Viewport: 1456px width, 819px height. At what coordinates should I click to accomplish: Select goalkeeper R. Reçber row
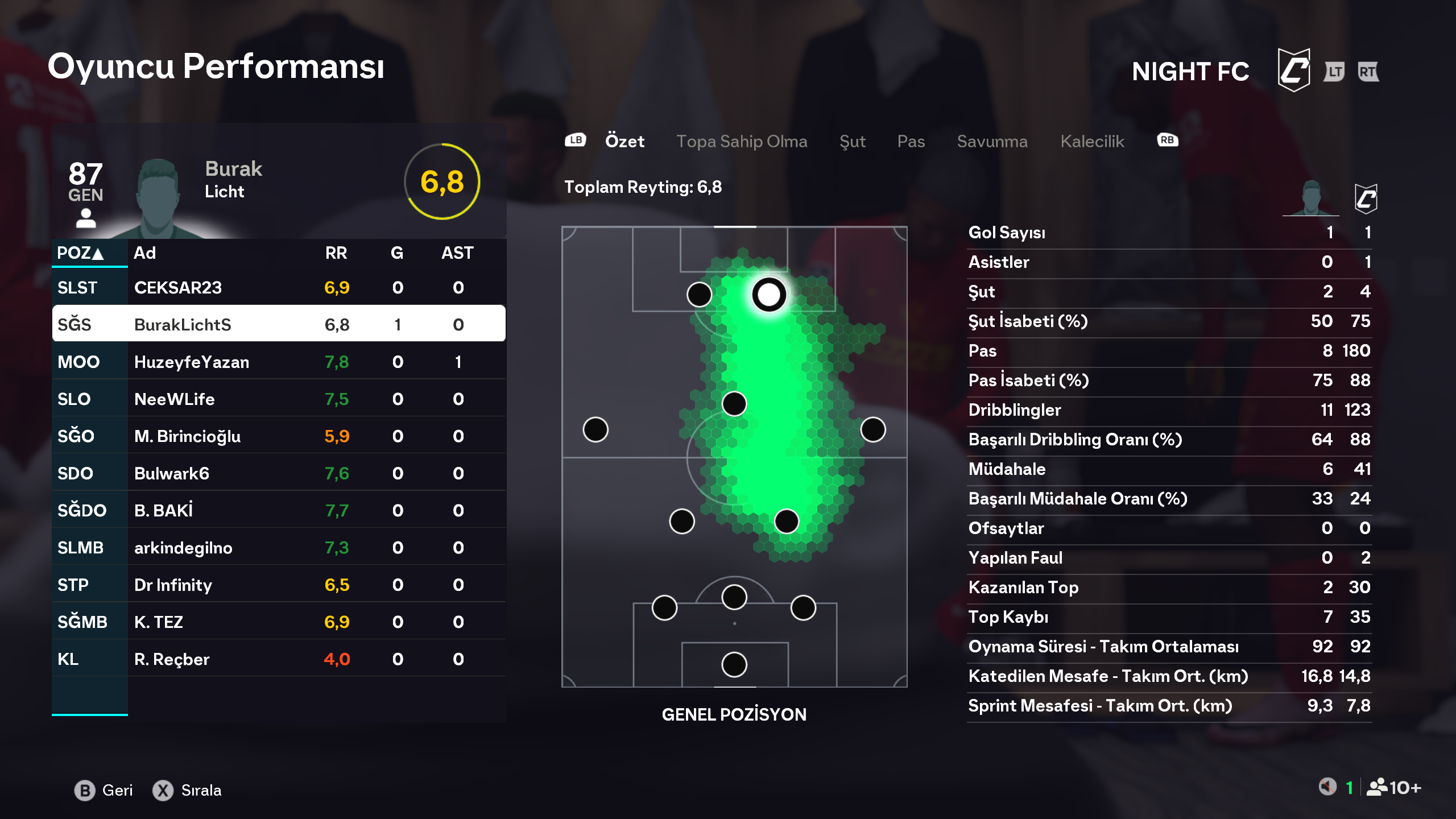279,659
